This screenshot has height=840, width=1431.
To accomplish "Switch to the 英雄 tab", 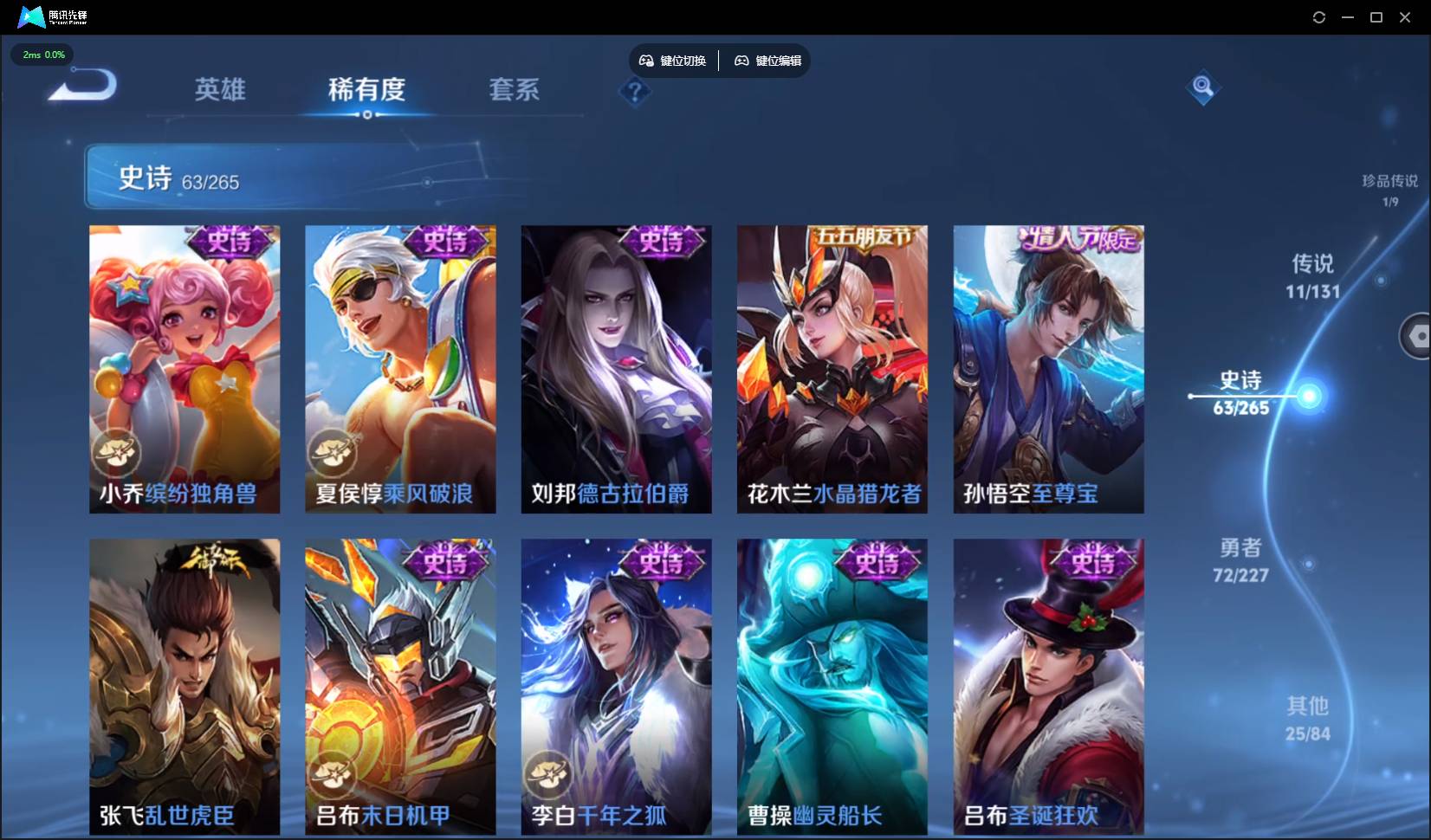I will [x=220, y=90].
